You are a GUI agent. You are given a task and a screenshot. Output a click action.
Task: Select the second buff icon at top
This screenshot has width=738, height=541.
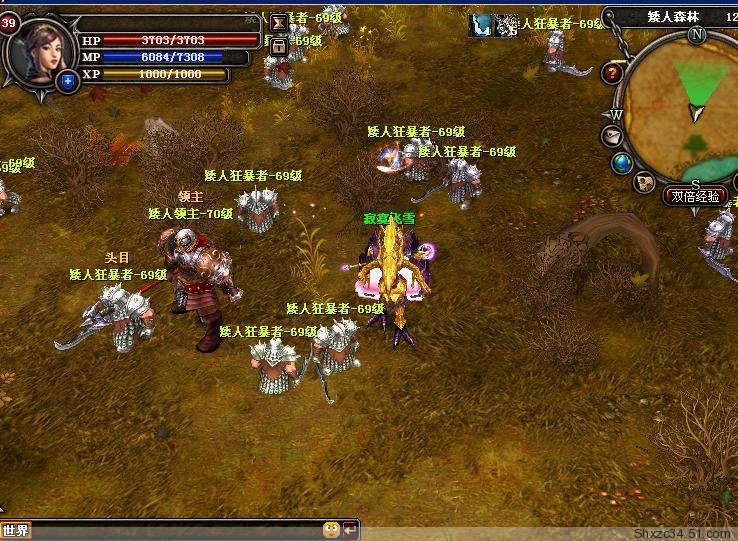tap(509, 25)
